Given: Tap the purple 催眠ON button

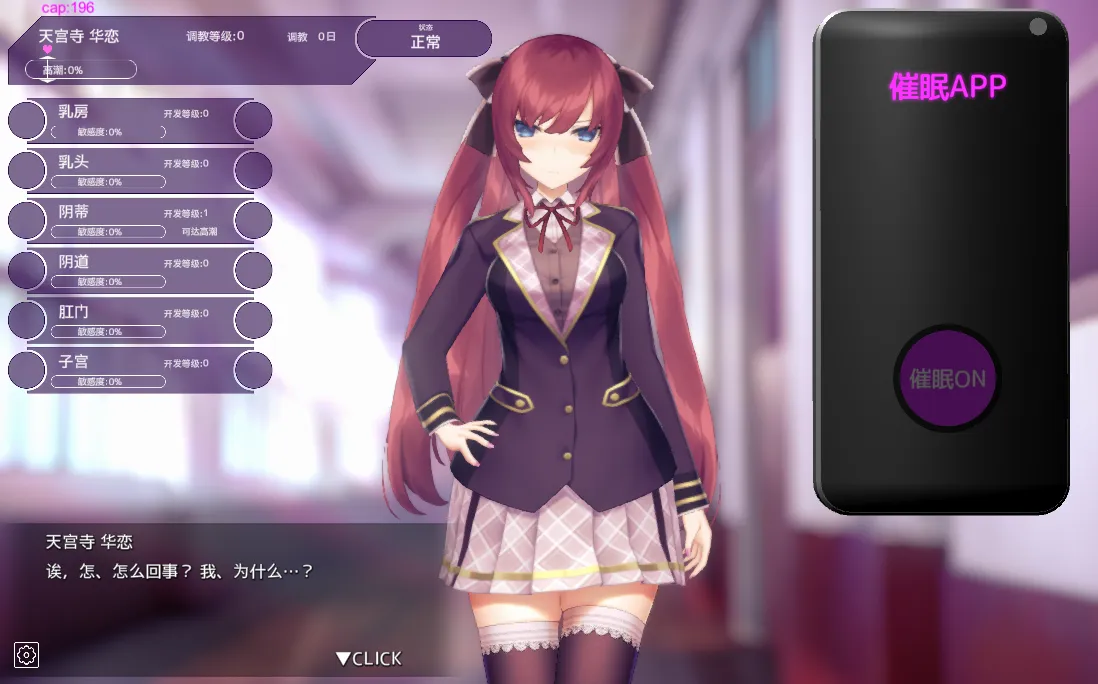Looking at the screenshot, I should [947, 379].
